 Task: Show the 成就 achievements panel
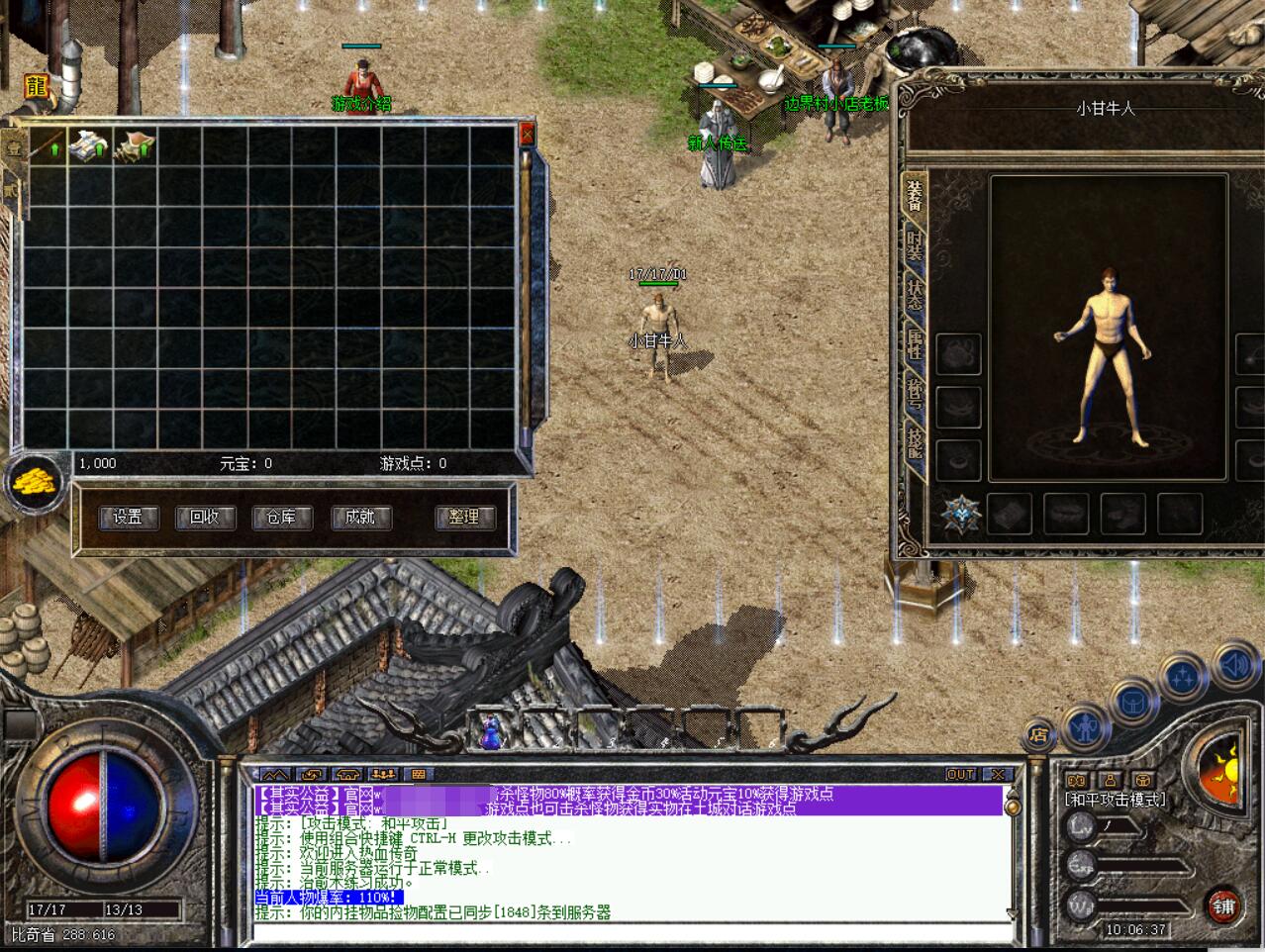[x=359, y=517]
